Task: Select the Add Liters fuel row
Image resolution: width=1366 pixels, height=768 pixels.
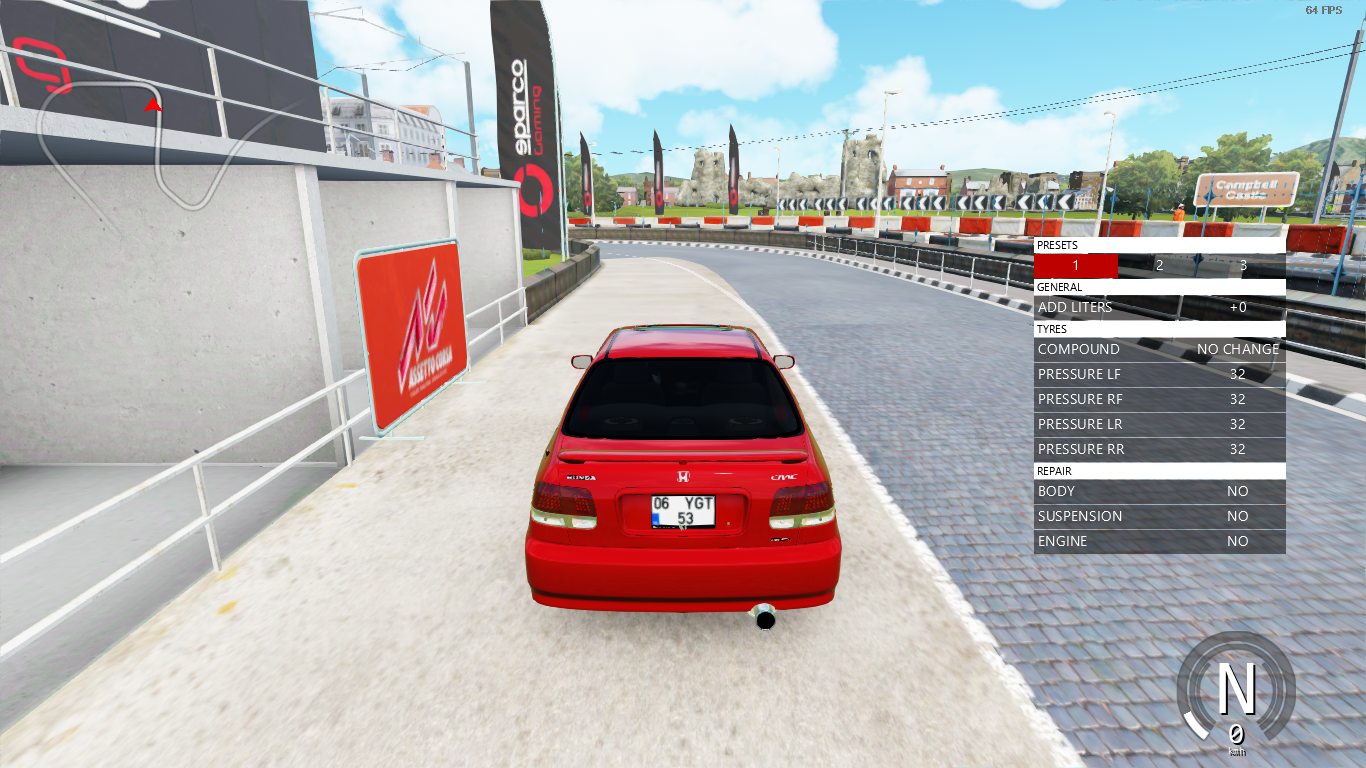Action: tap(1159, 308)
